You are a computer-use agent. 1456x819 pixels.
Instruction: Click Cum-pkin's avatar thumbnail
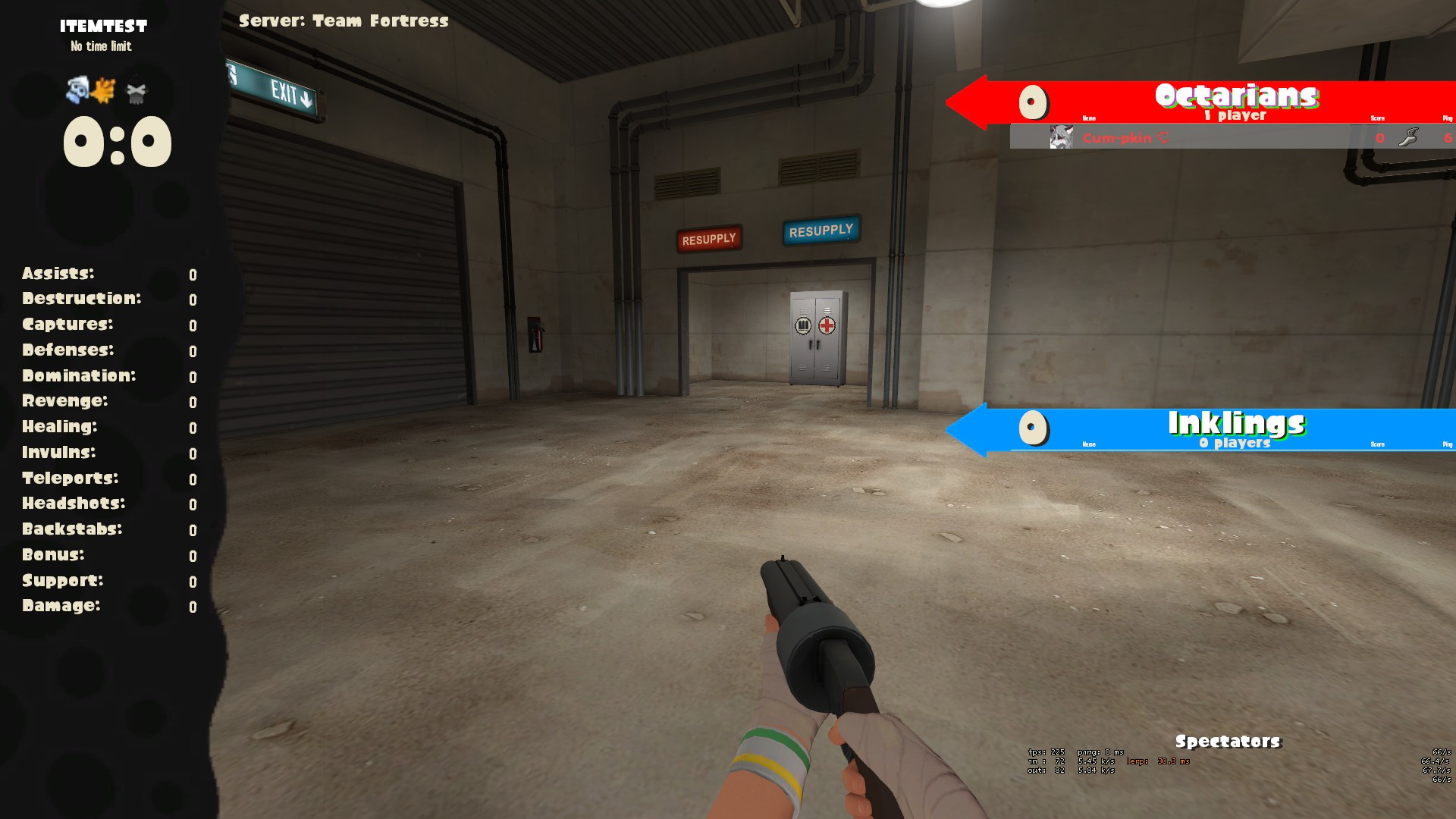(1060, 138)
